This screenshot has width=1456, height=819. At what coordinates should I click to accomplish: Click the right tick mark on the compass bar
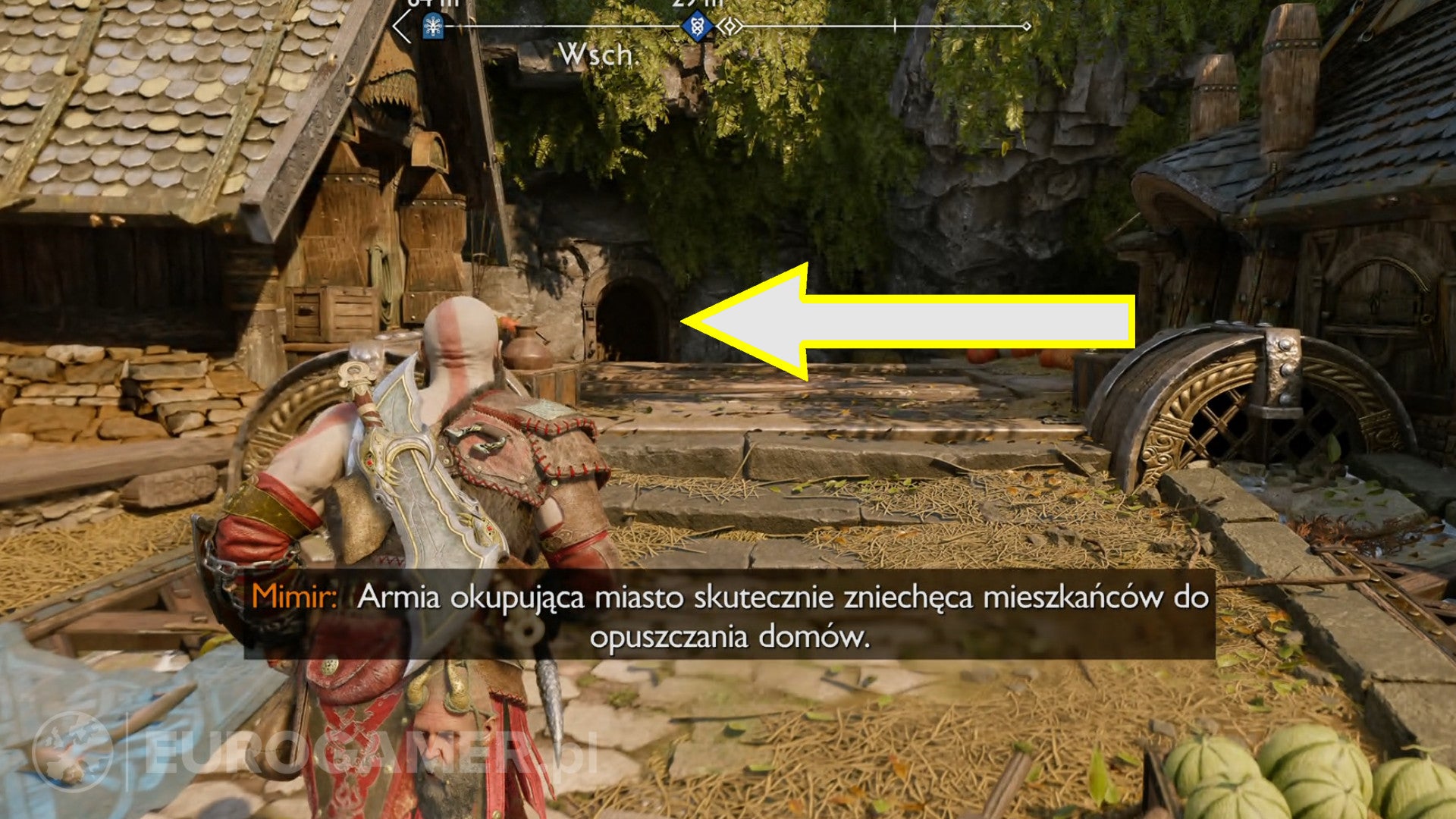[x=894, y=27]
